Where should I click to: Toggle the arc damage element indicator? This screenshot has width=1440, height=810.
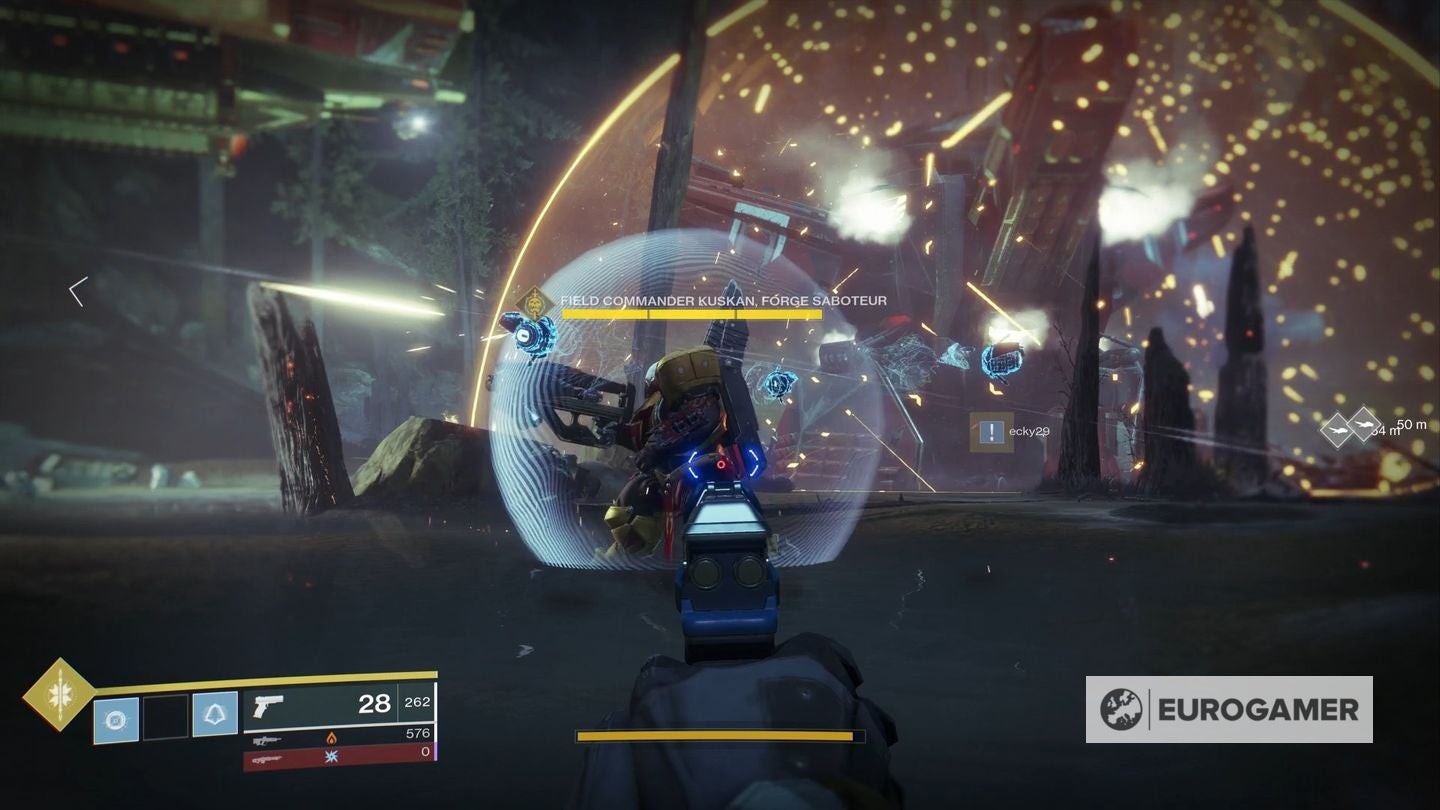click(333, 757)
